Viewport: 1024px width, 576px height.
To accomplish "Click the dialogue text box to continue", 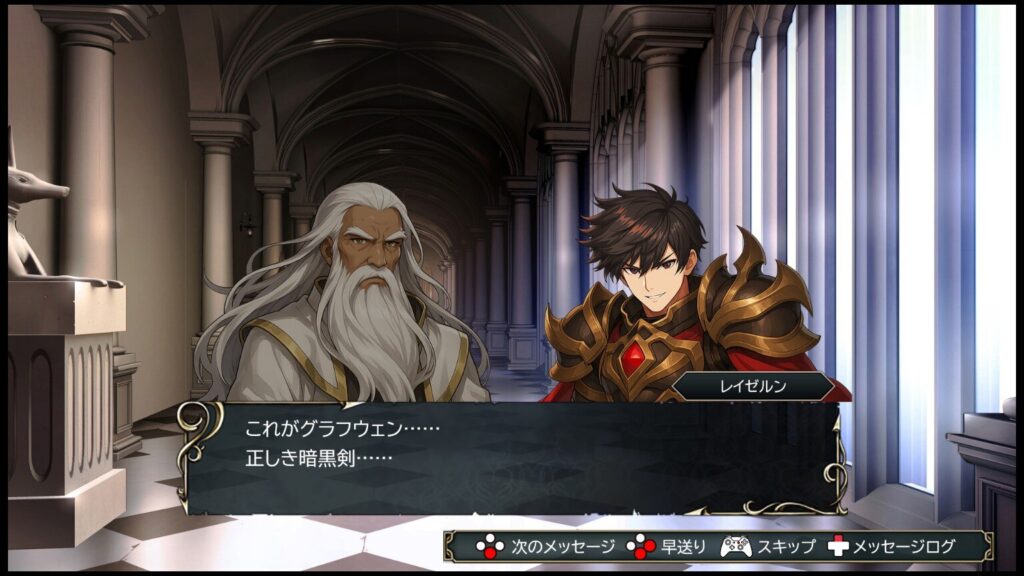I will (511, 458).
